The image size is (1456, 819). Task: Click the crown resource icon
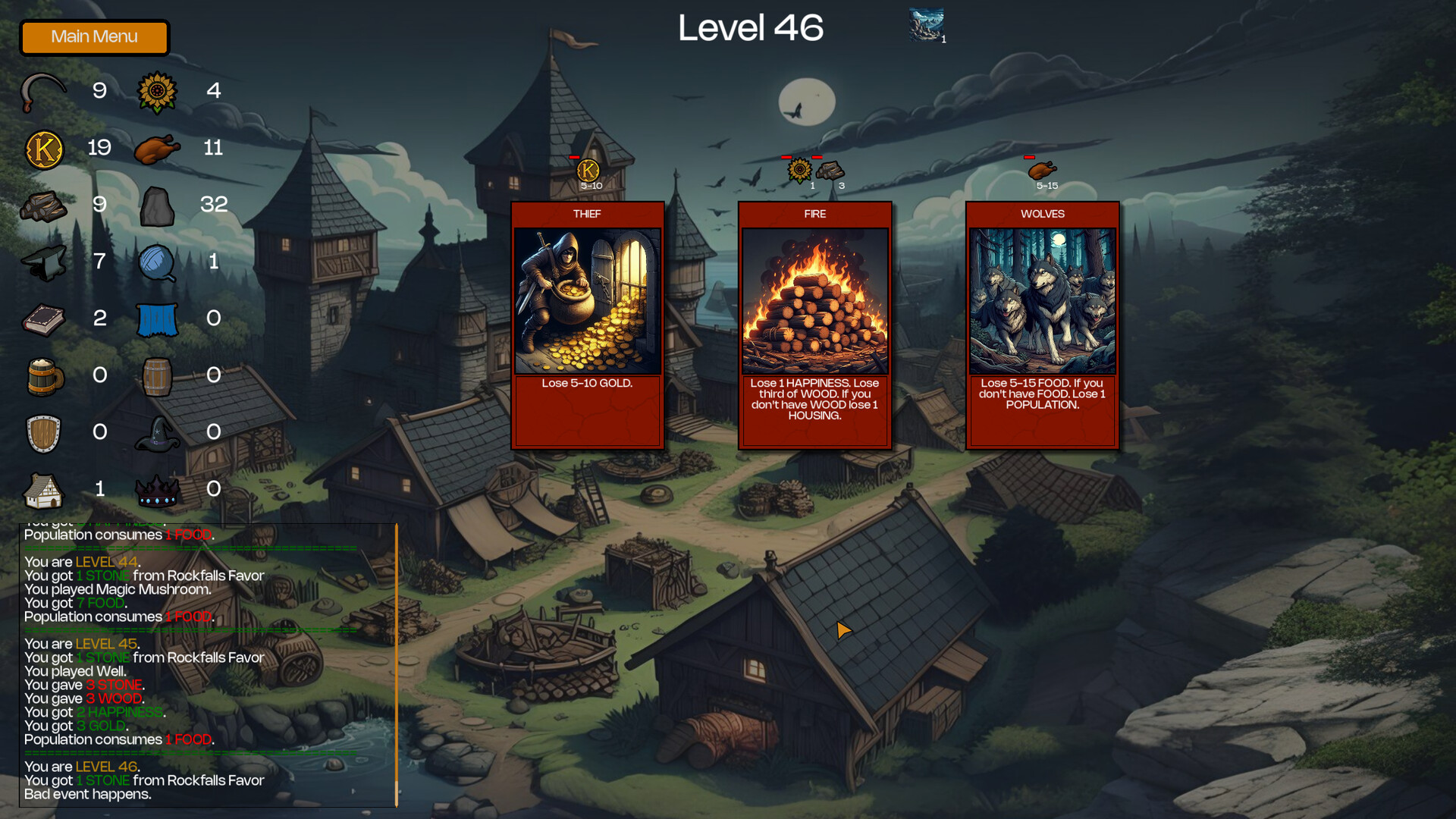click(x=157, y=489)
